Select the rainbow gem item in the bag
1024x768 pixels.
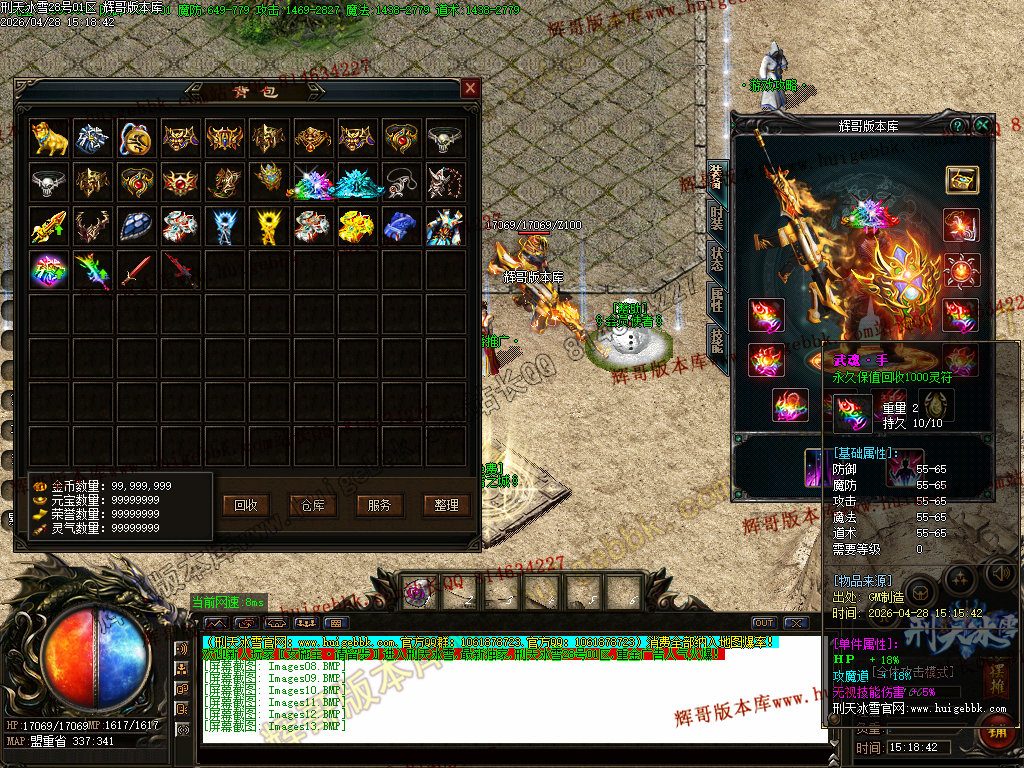48,270
